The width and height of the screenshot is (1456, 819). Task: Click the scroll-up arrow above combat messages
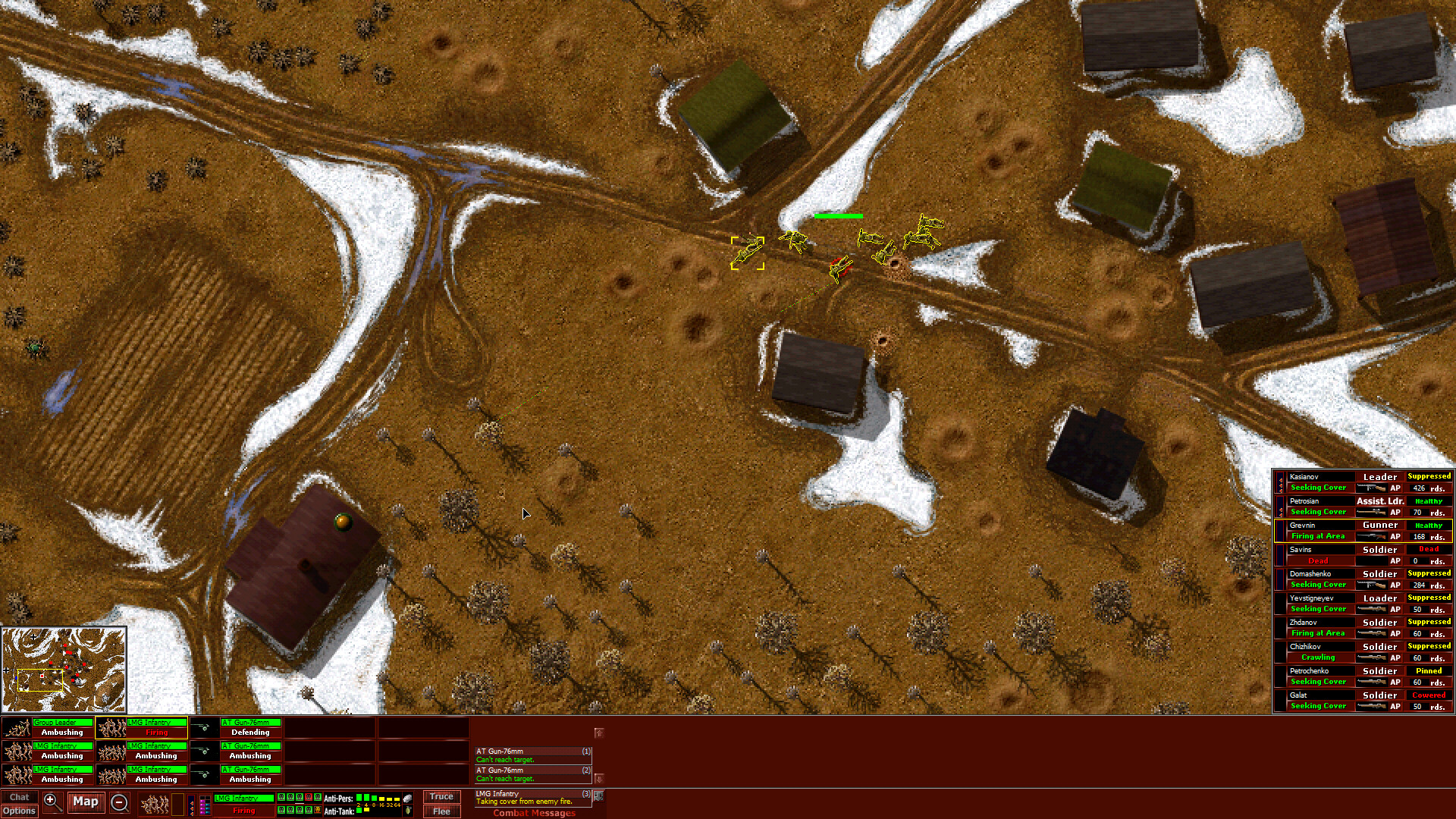tap(599, 733)
